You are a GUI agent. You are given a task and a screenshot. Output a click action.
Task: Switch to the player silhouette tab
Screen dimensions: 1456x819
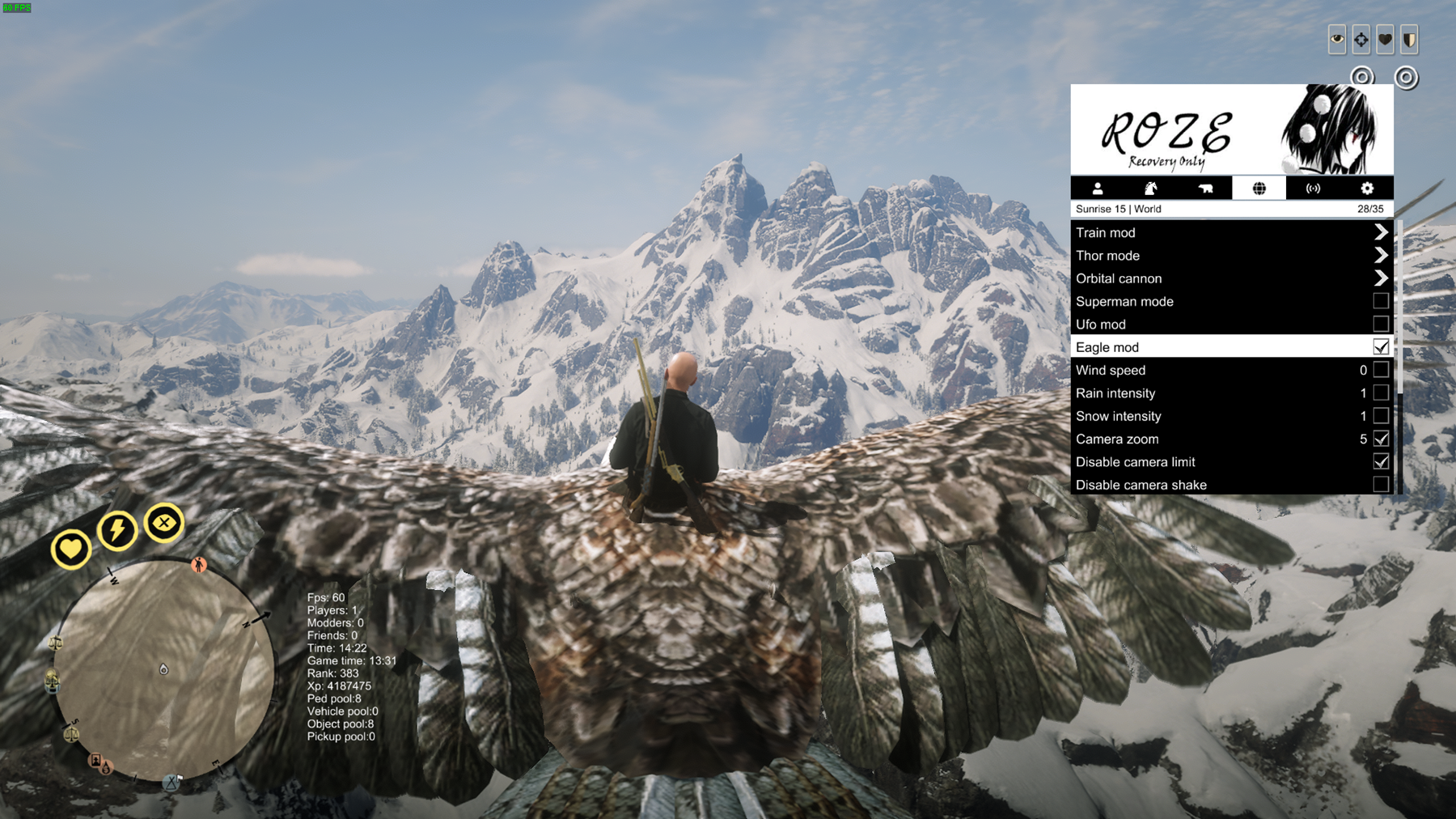pos(1098,189)
